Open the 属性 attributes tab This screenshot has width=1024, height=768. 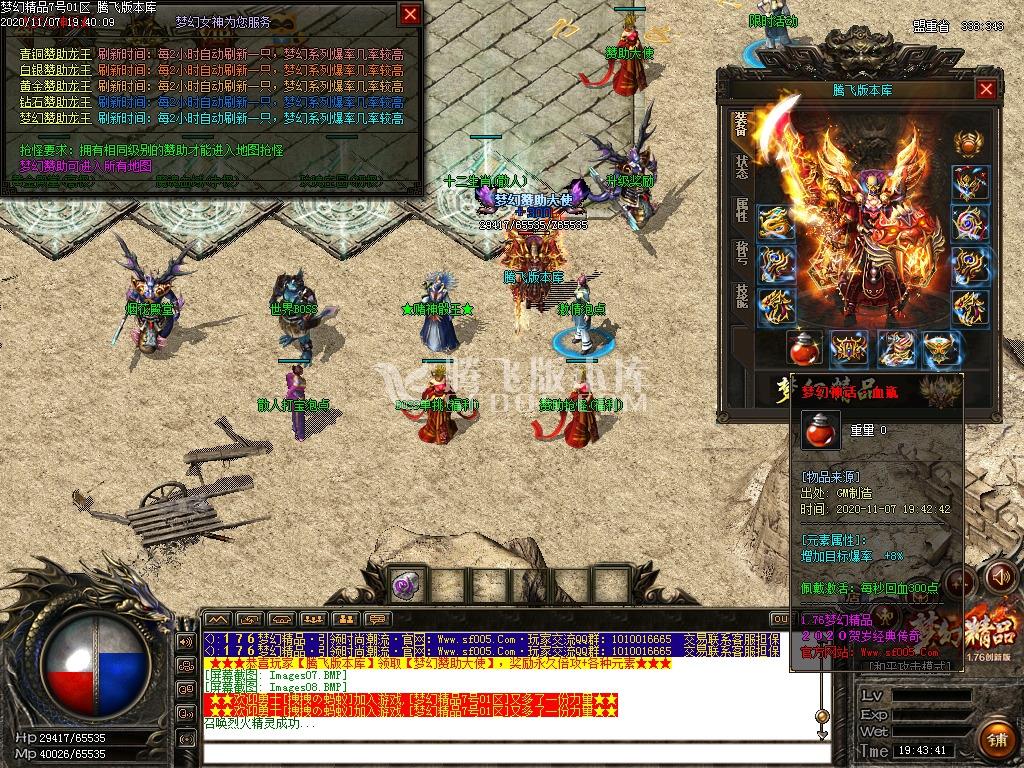tap(741, 209)
